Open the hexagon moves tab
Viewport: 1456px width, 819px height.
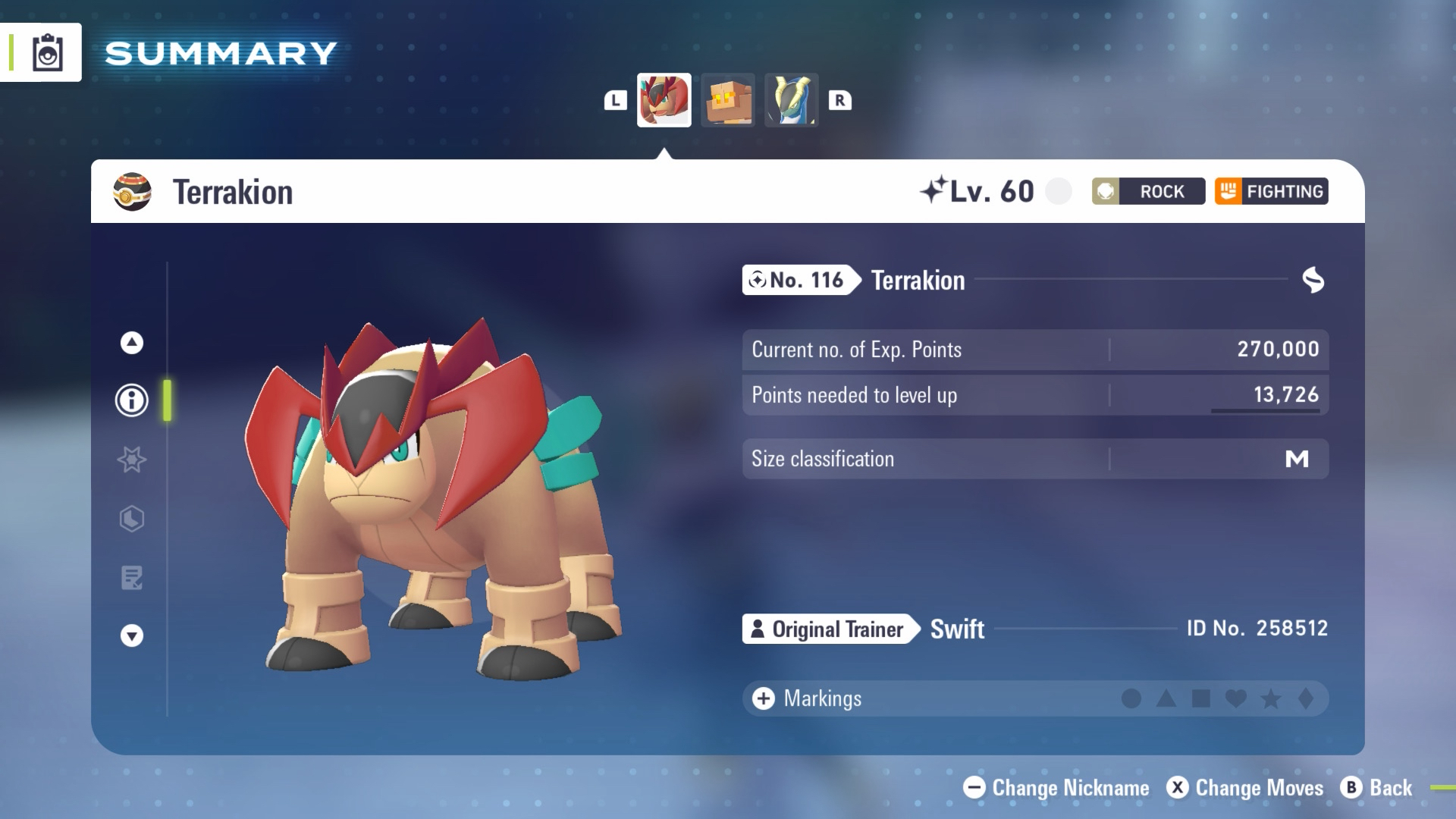coord(132,519)
